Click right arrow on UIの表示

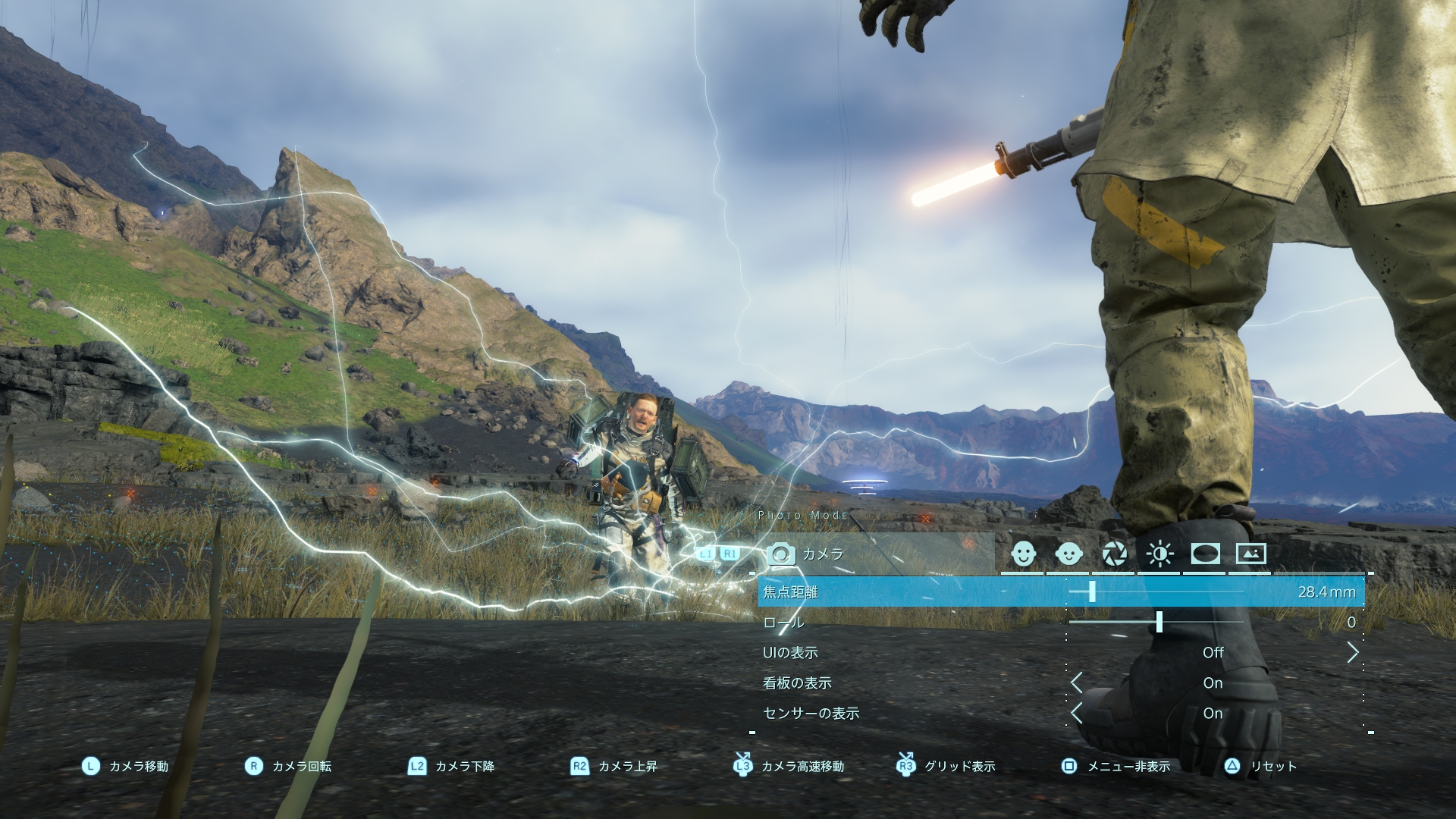pyautogui.click(x=1353, y=652)
